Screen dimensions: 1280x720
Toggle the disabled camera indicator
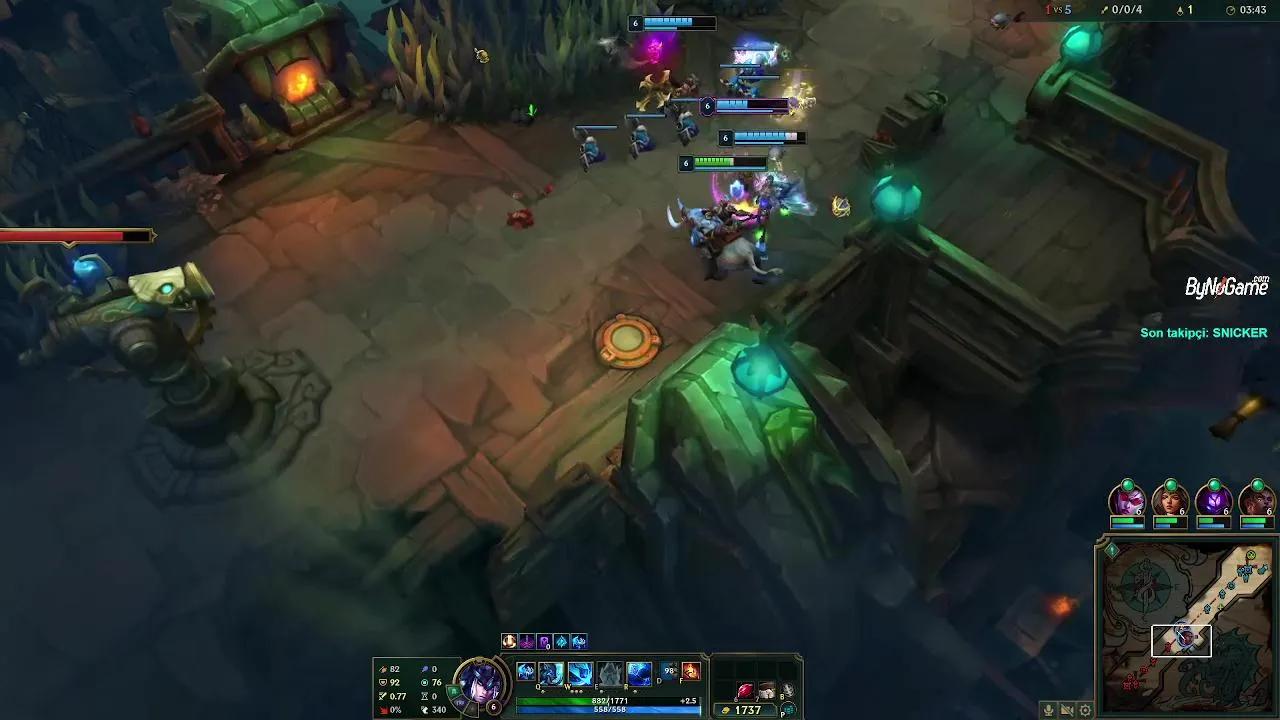(x=1066, y=710)
